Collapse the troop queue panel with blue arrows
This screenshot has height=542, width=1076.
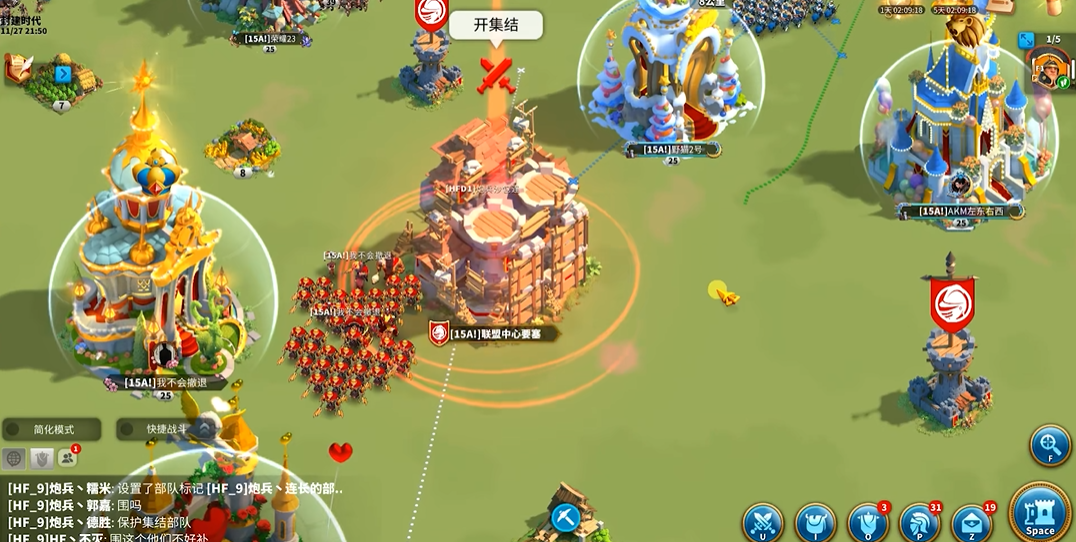click(1026, 40)
